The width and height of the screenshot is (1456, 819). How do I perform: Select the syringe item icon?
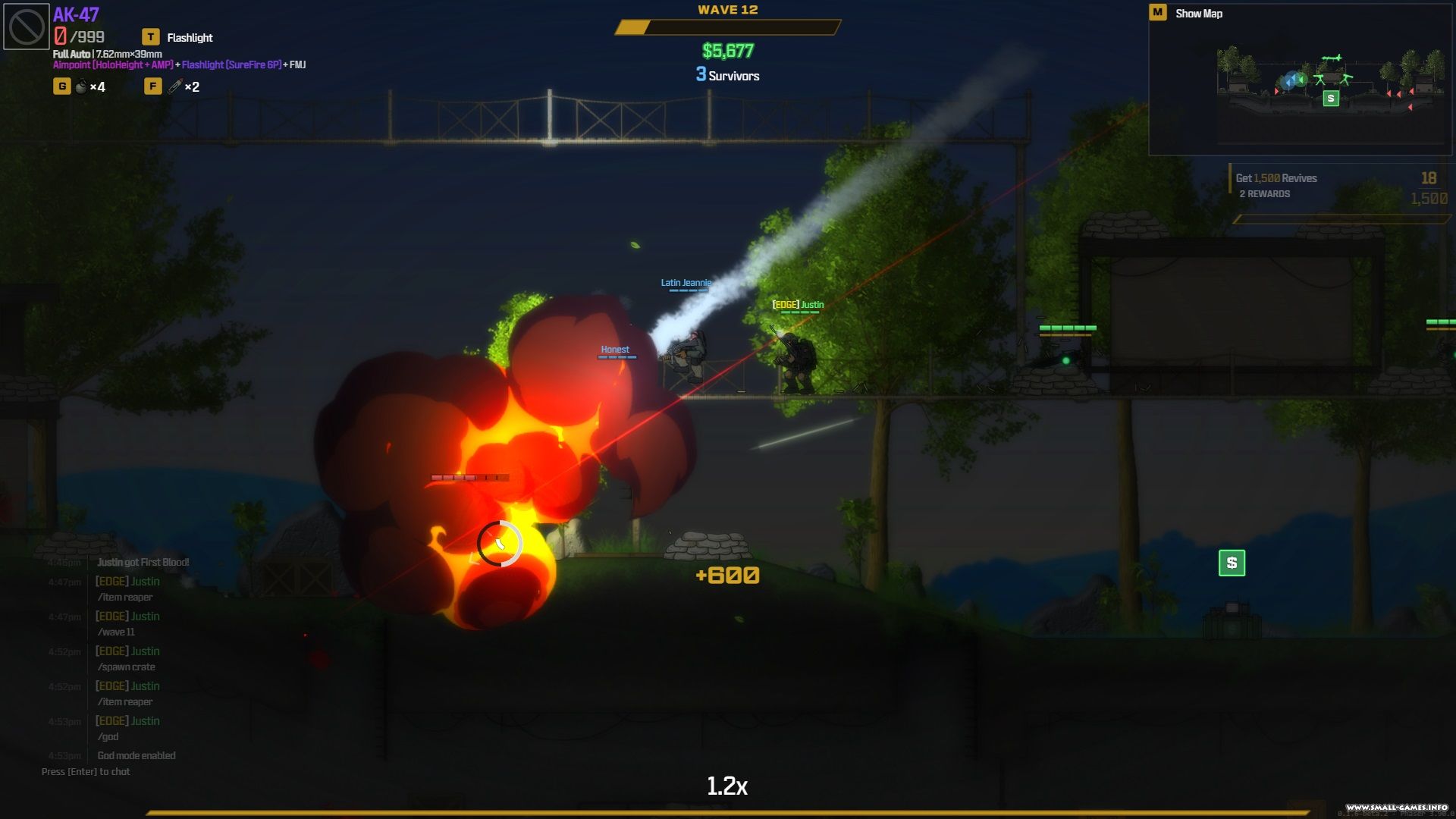[175, 86]
